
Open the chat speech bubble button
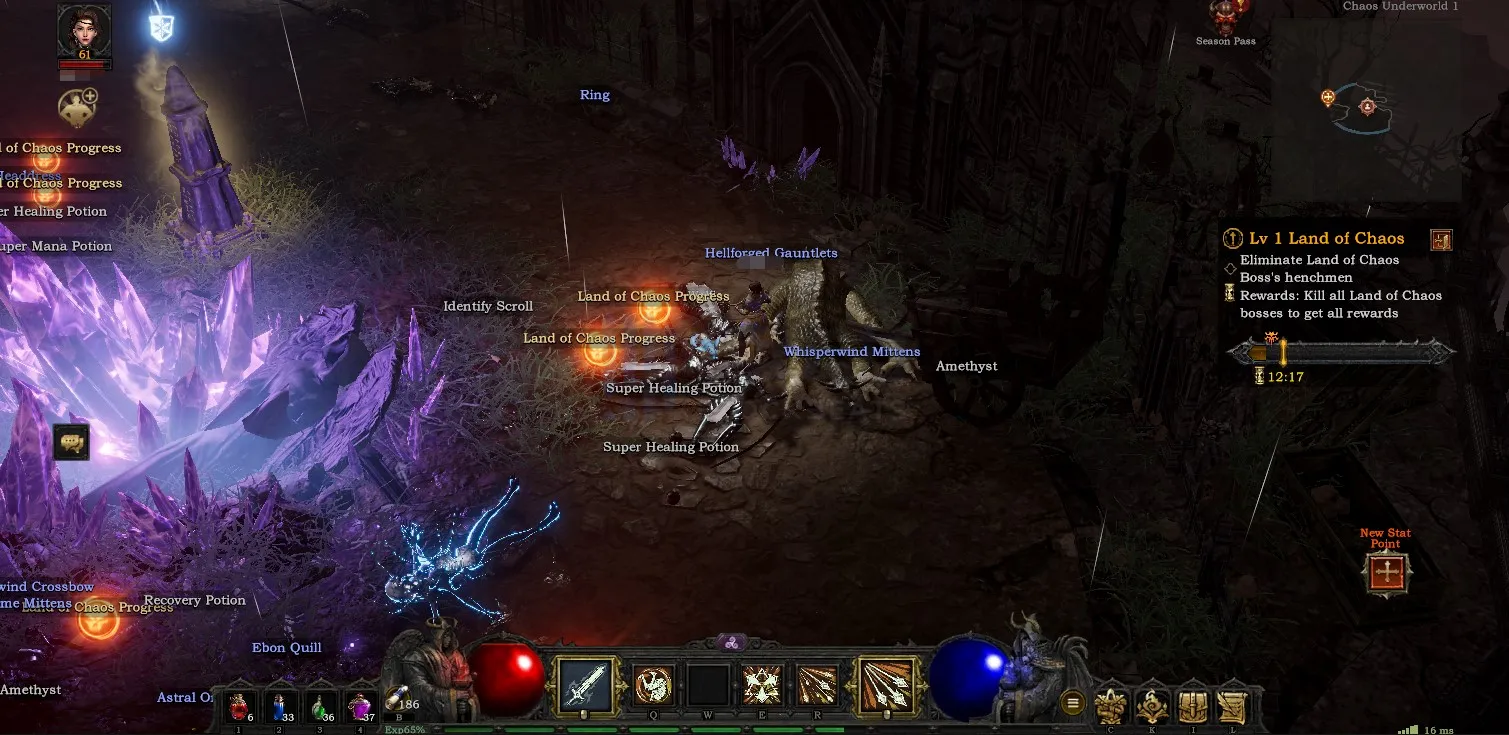[x=71, y=441]
